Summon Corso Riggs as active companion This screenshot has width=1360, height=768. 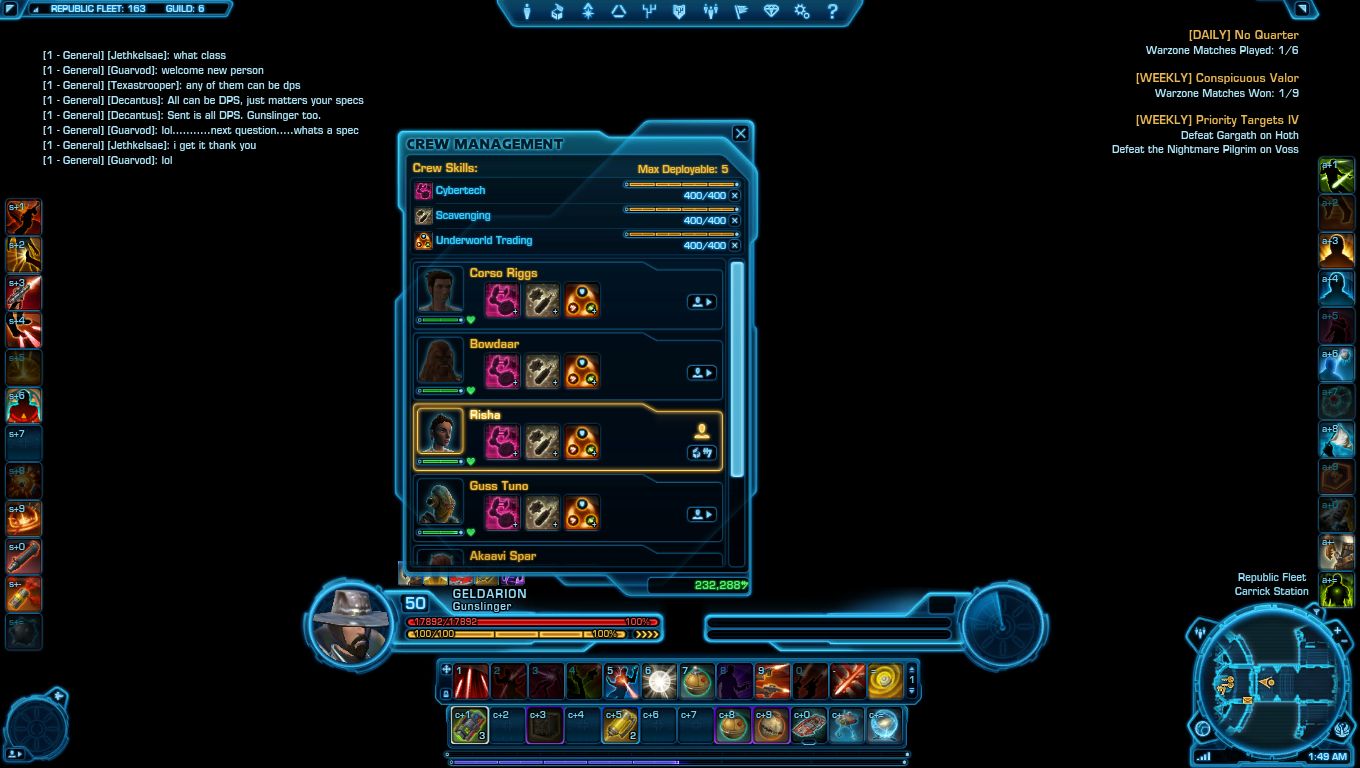[x=701, y=301]
